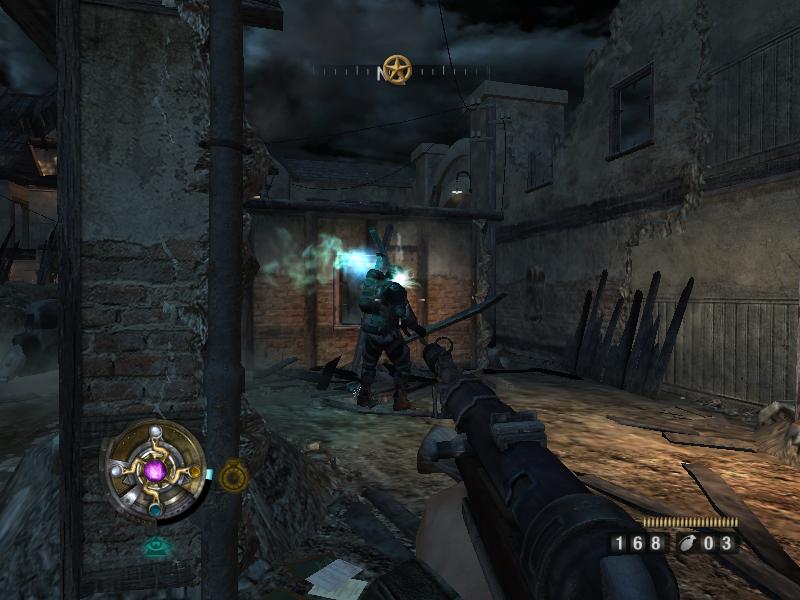Select the gold star objective marker
800x600 pixels.
pos(397,69)
